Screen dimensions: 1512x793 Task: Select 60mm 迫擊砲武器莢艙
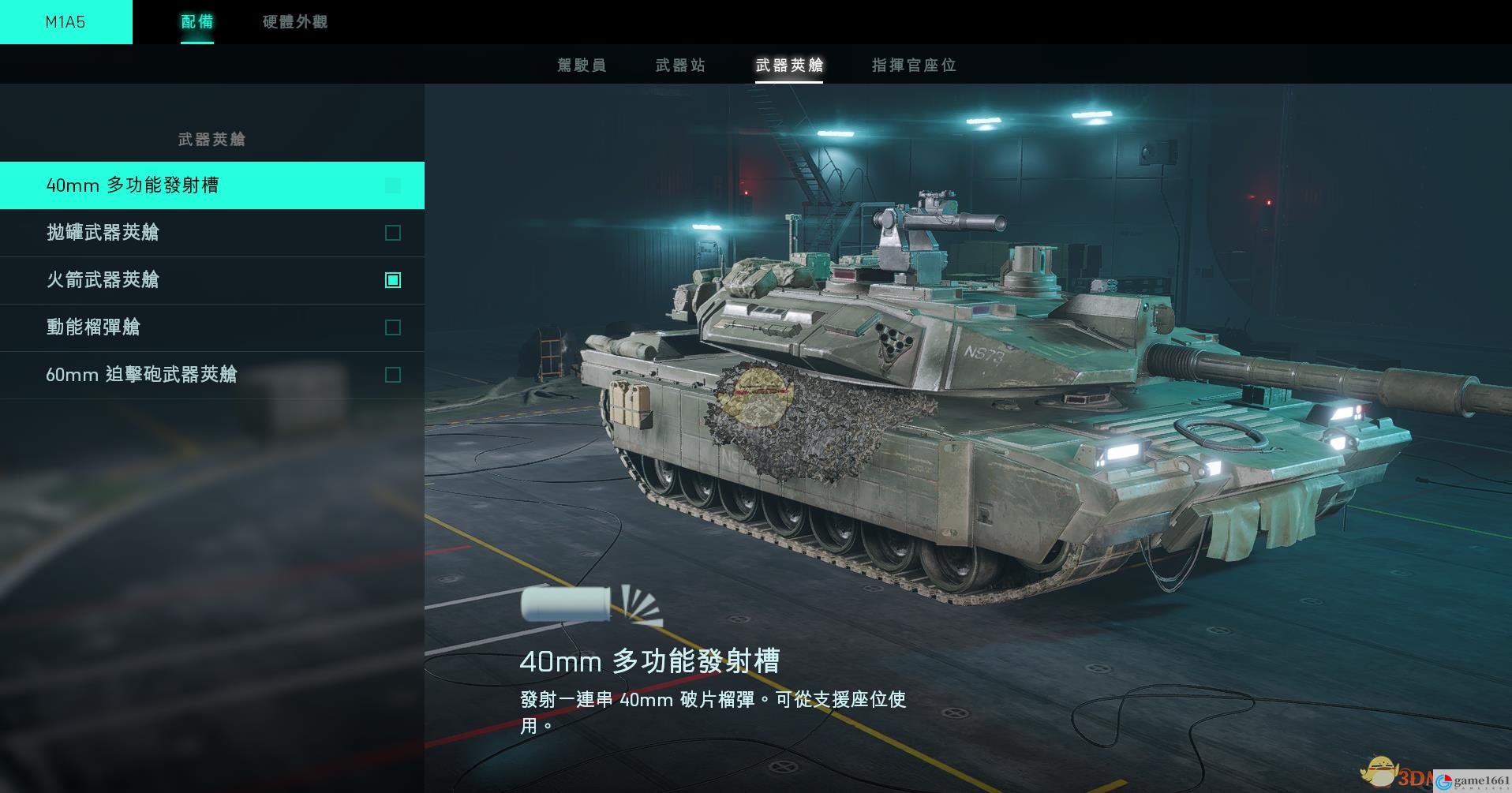(211, 375)
